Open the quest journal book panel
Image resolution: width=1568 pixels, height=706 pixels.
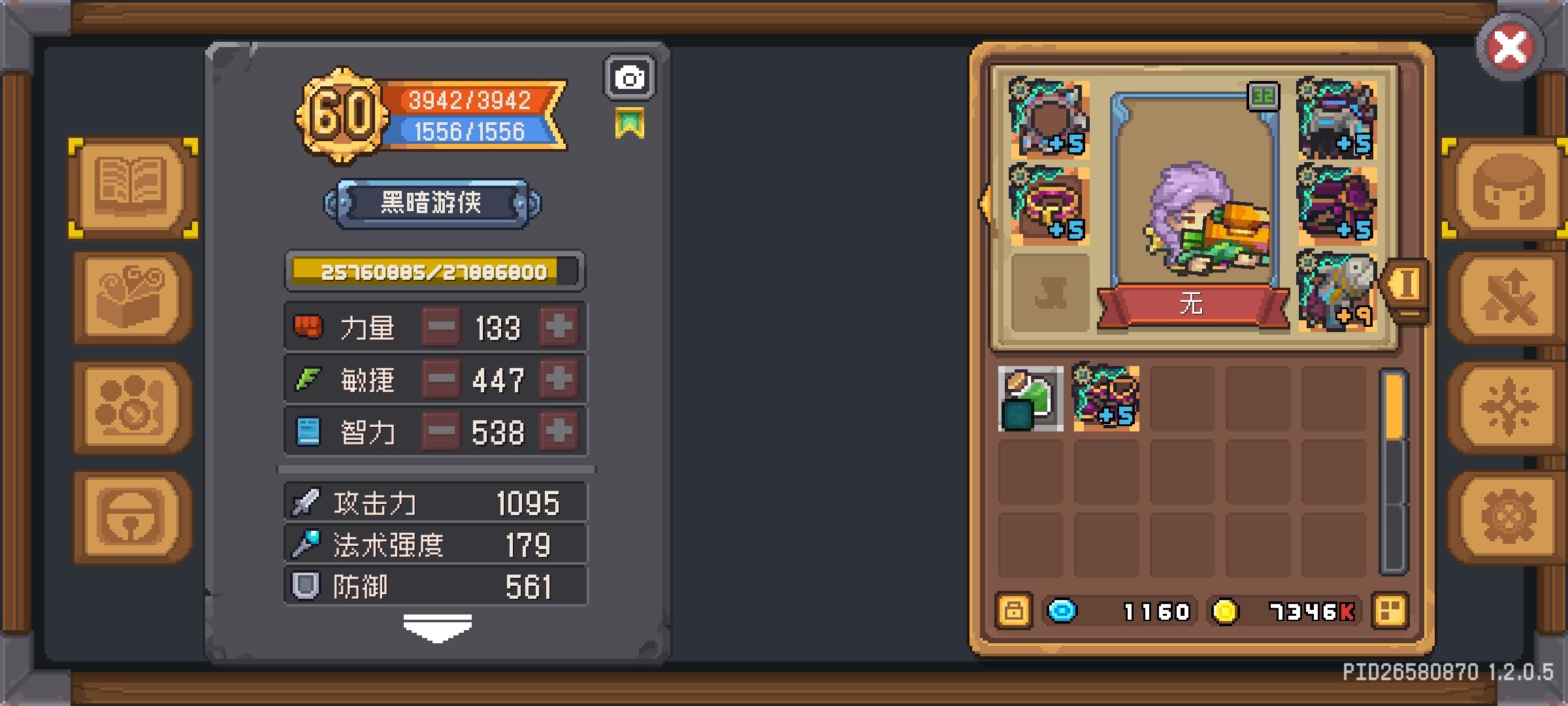point(131,186)
